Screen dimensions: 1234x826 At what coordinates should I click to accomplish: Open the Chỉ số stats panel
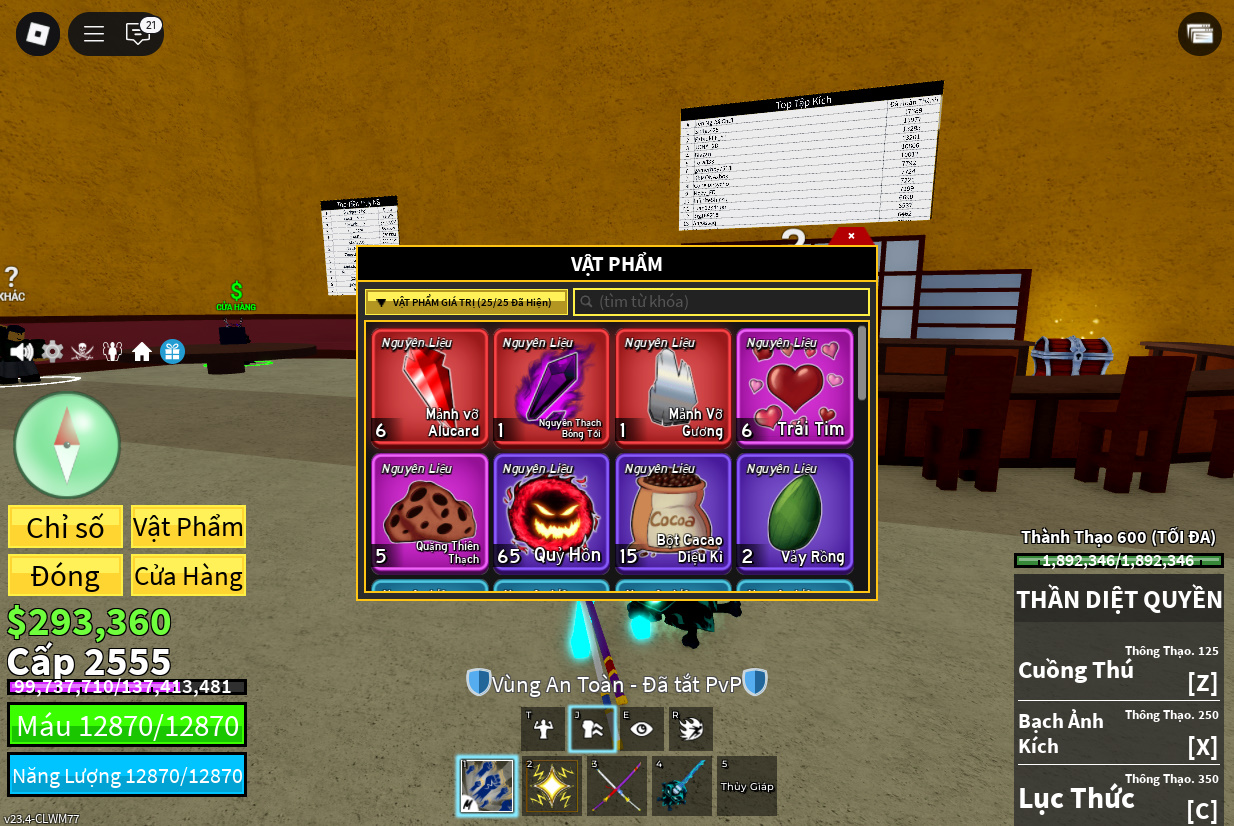click(x=66, y=527)
